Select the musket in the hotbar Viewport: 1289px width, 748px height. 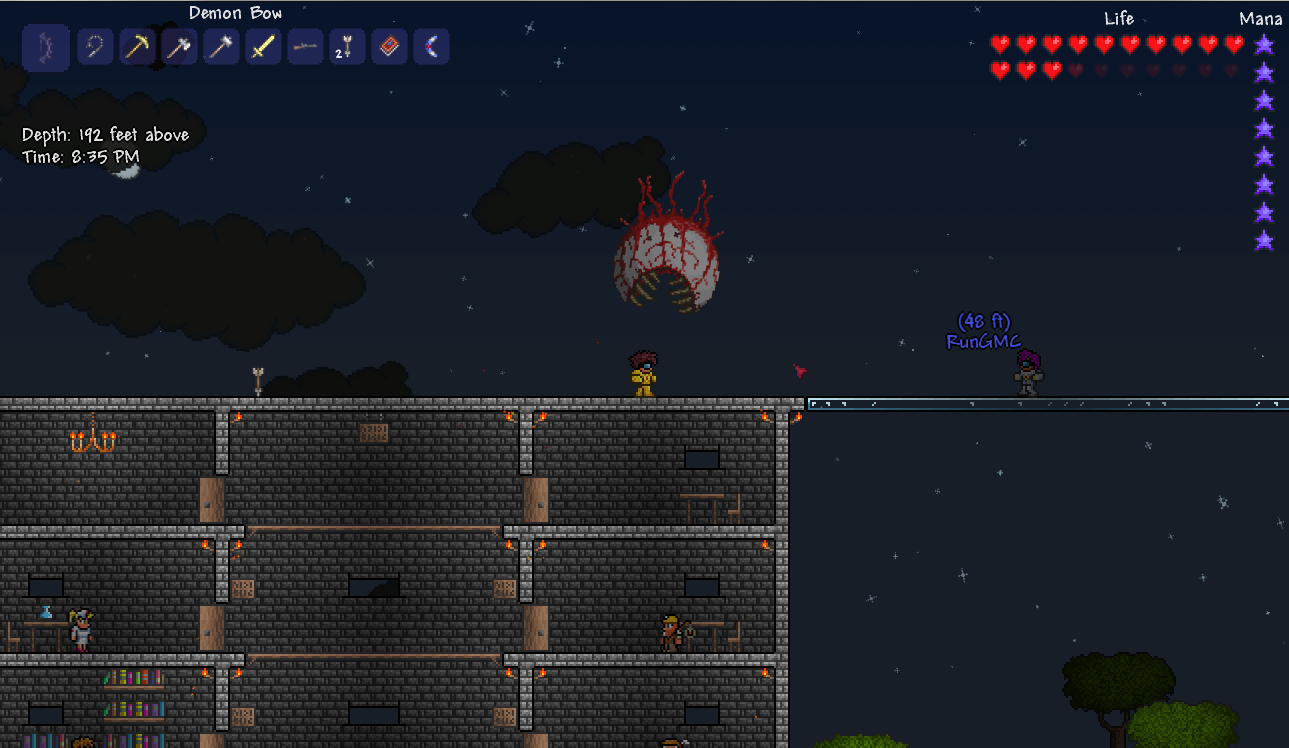coord(305,47)
